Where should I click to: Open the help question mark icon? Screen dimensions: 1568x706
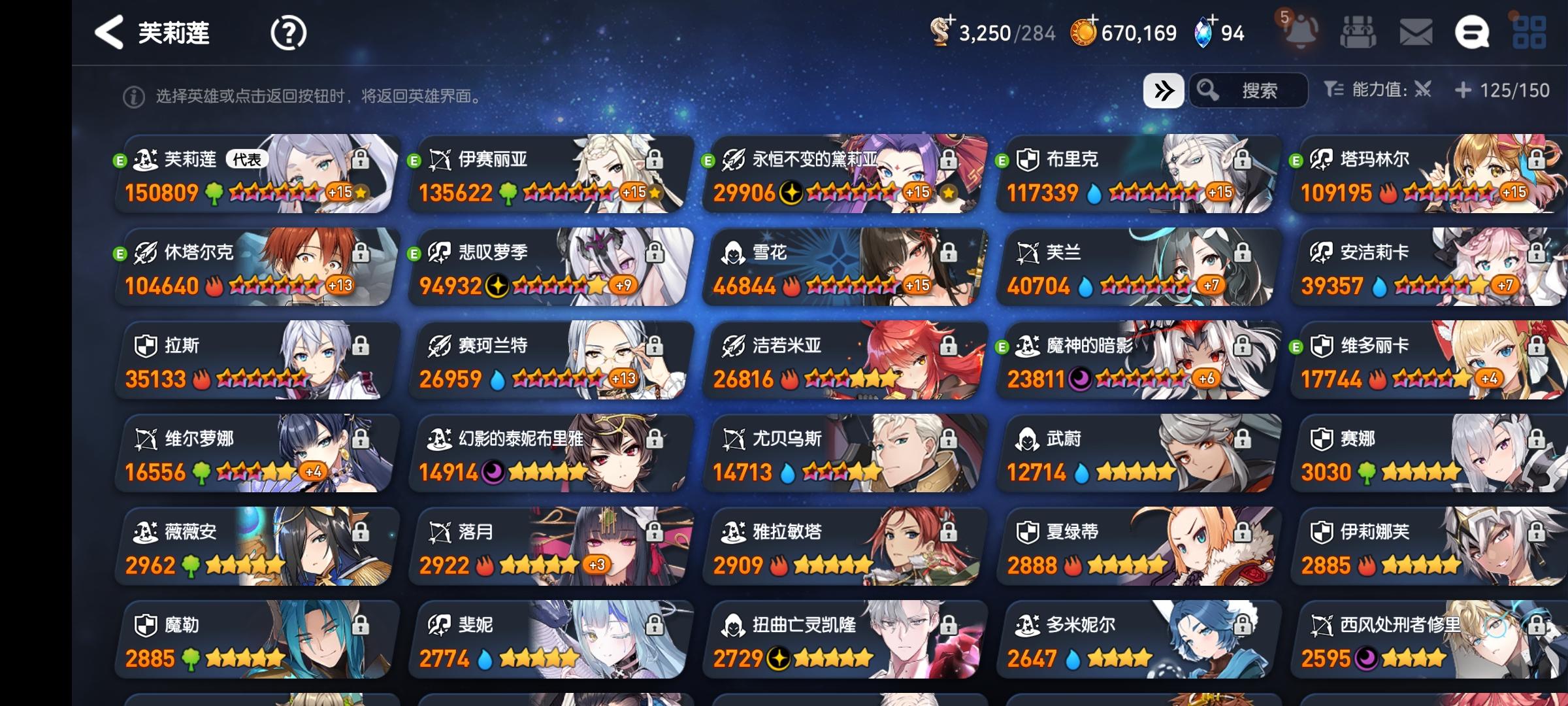tap(287, 33)
